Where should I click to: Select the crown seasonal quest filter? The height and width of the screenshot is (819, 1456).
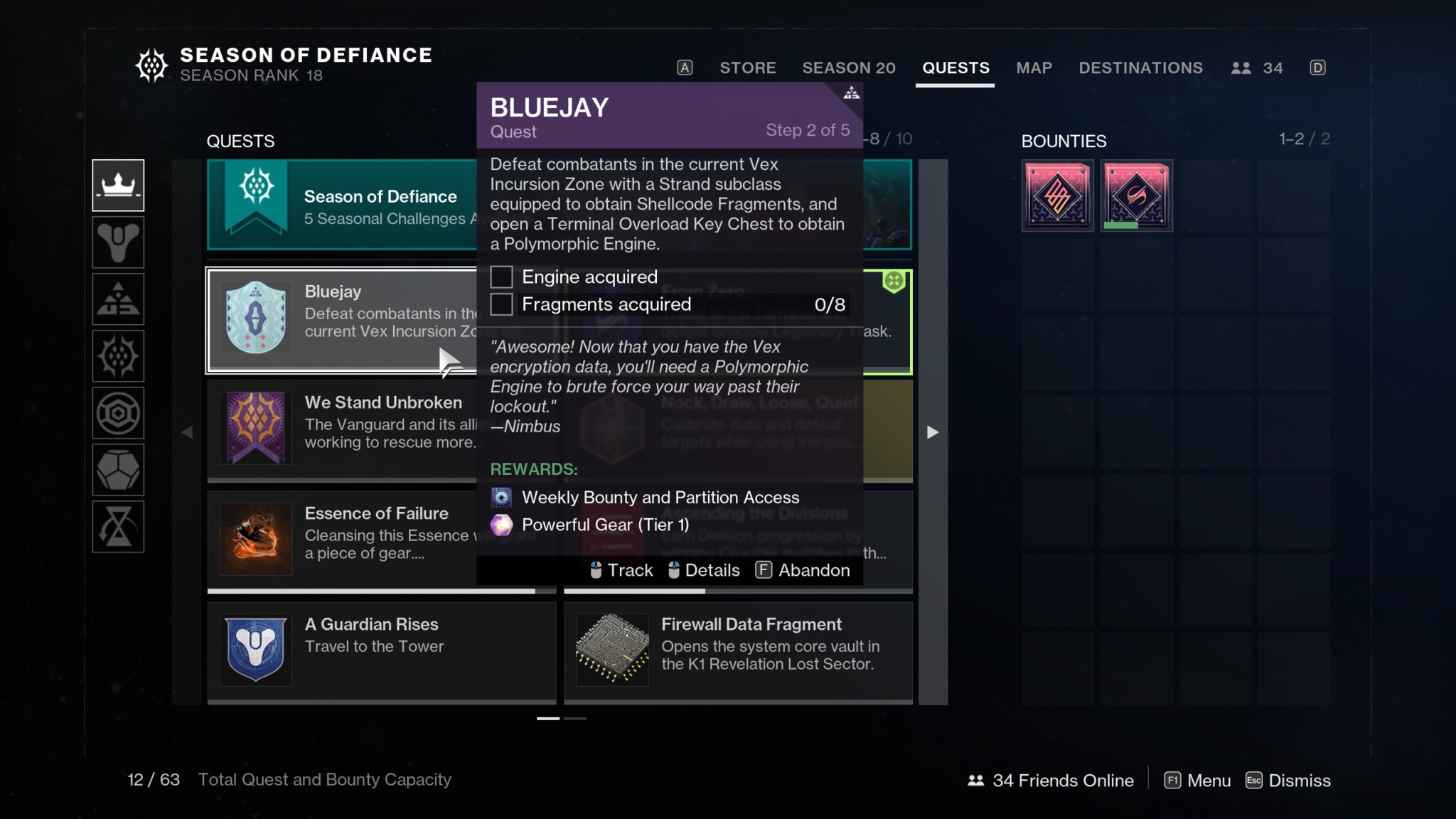pos(118,186)
